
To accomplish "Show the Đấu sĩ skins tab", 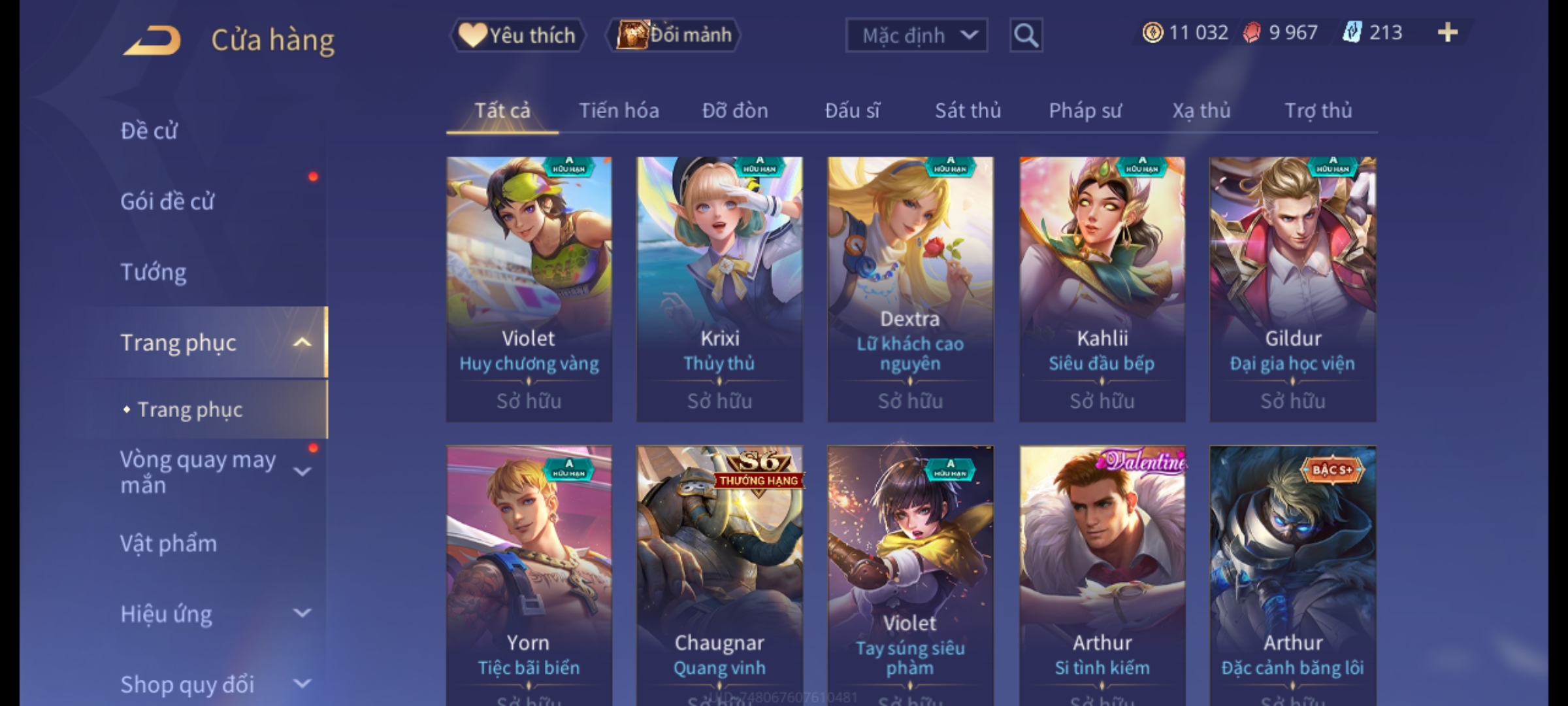I will pos(852,110).
